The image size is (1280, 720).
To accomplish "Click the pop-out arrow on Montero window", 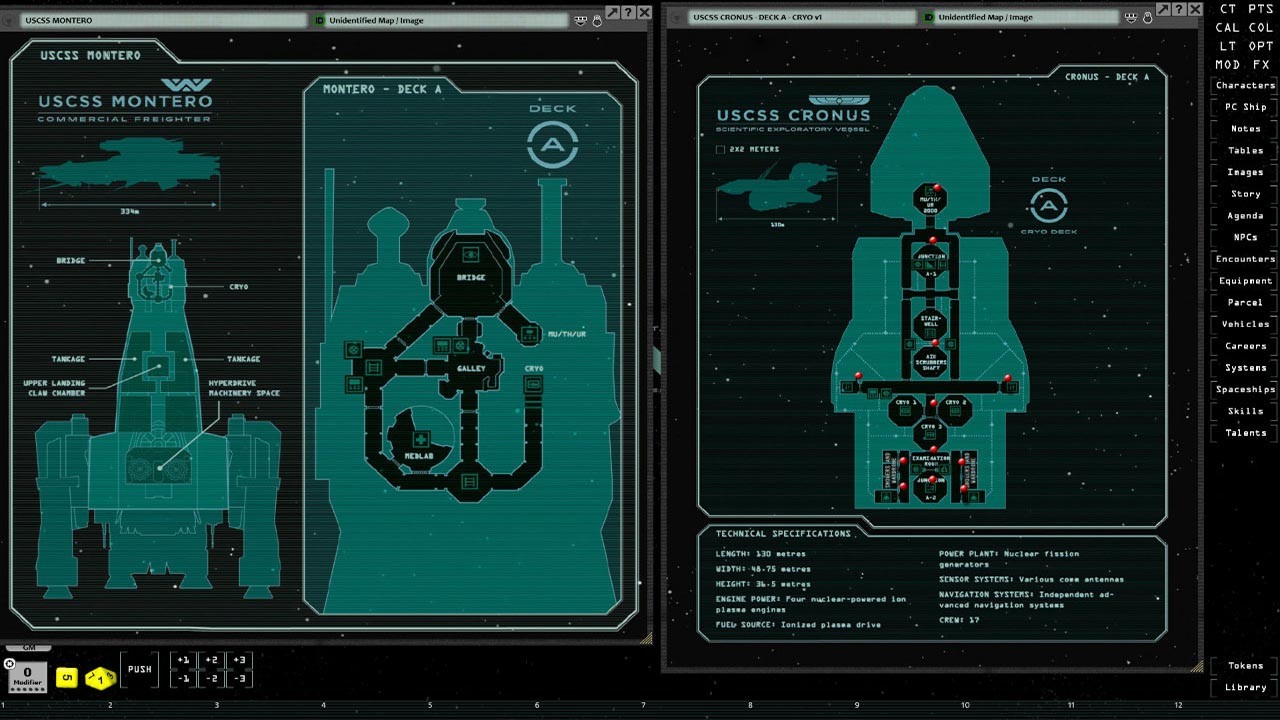I will pyautogui.click(x=612, y=11).
